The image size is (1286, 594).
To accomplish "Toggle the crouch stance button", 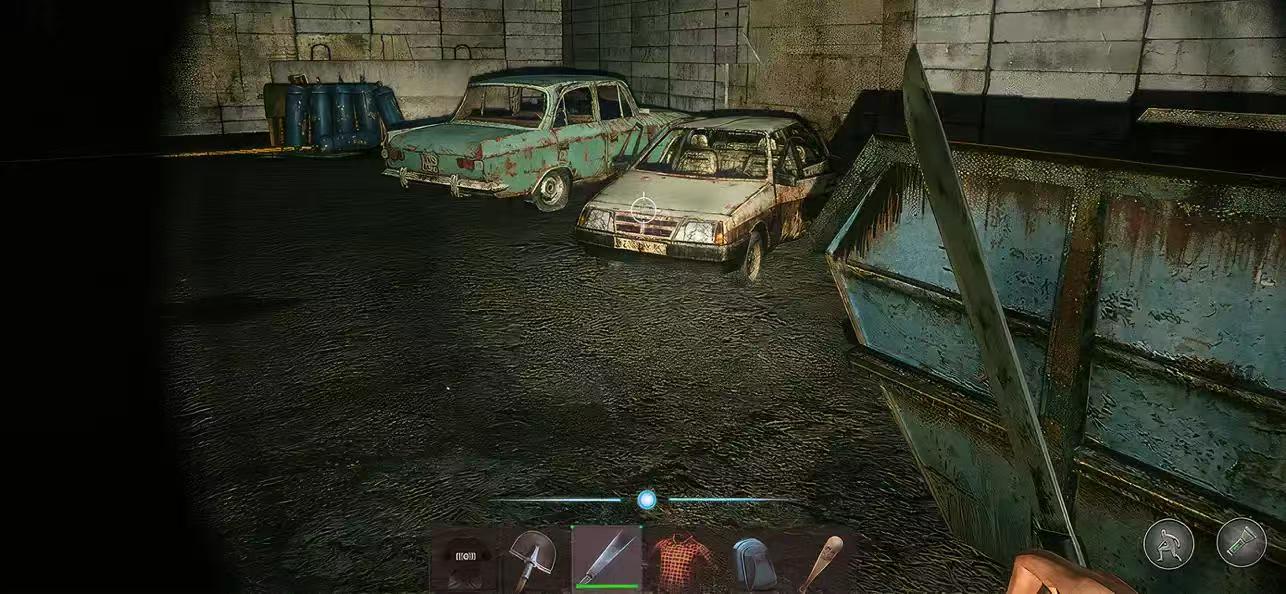I will point(1168,544).
